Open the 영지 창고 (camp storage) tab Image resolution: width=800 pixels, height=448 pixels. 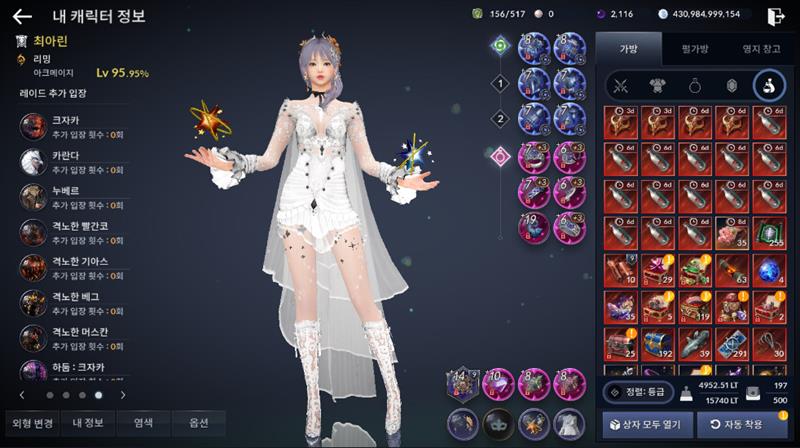[x=761, y=47]
